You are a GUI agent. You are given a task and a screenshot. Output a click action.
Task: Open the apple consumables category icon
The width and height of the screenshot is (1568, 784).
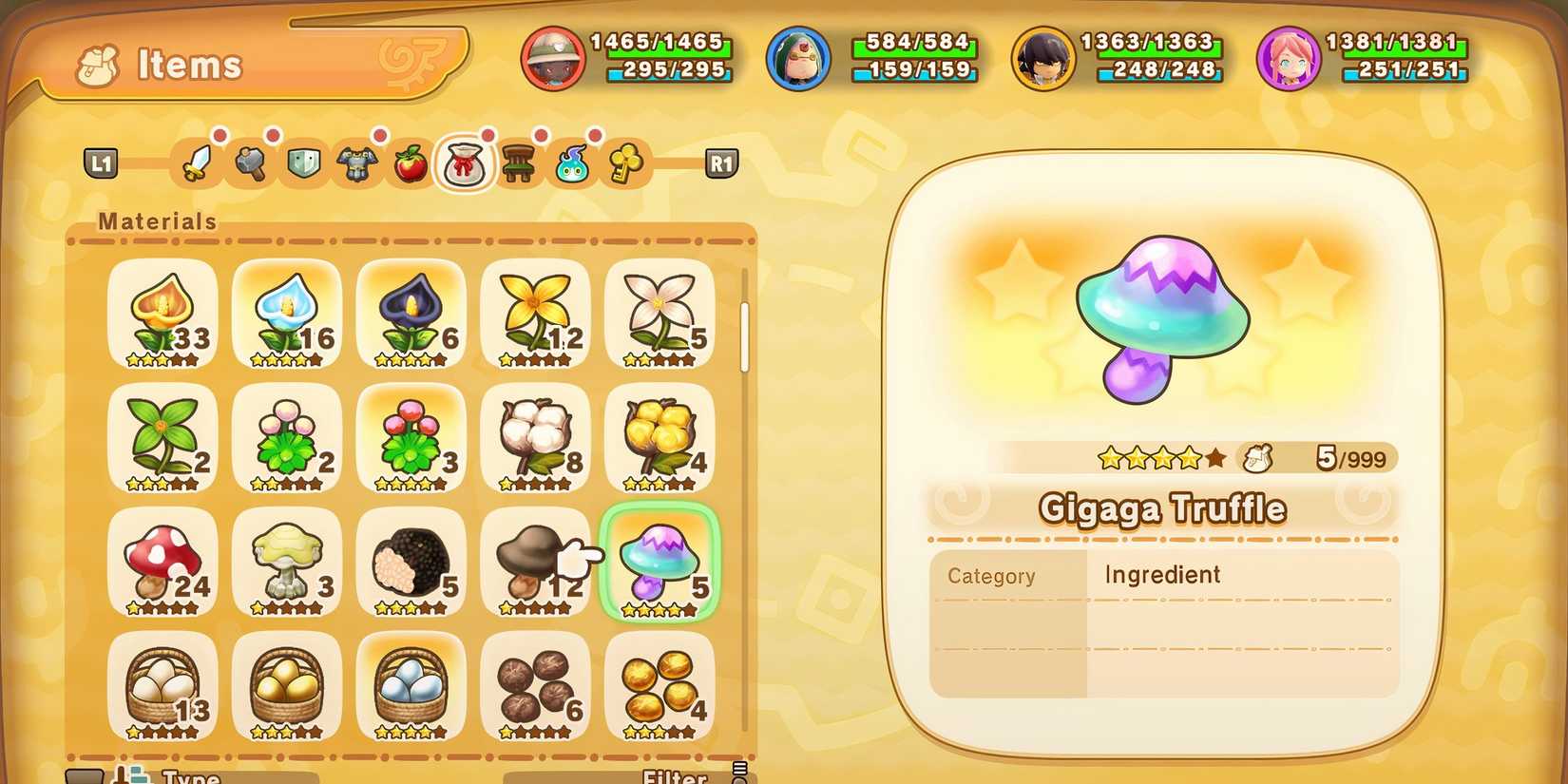click(411, 162)
